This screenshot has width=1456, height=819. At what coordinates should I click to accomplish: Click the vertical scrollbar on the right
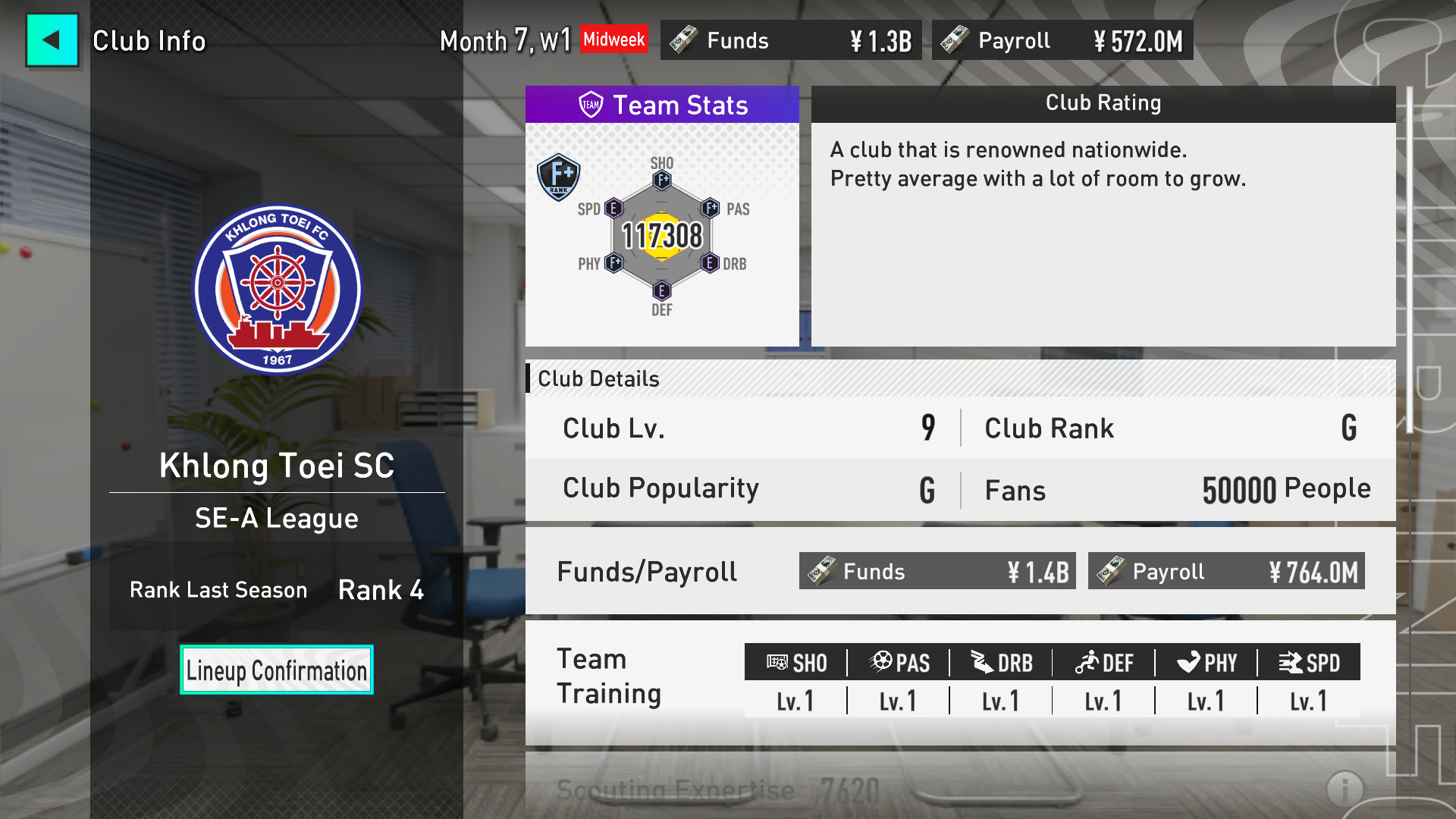[x=1409, y=259]
